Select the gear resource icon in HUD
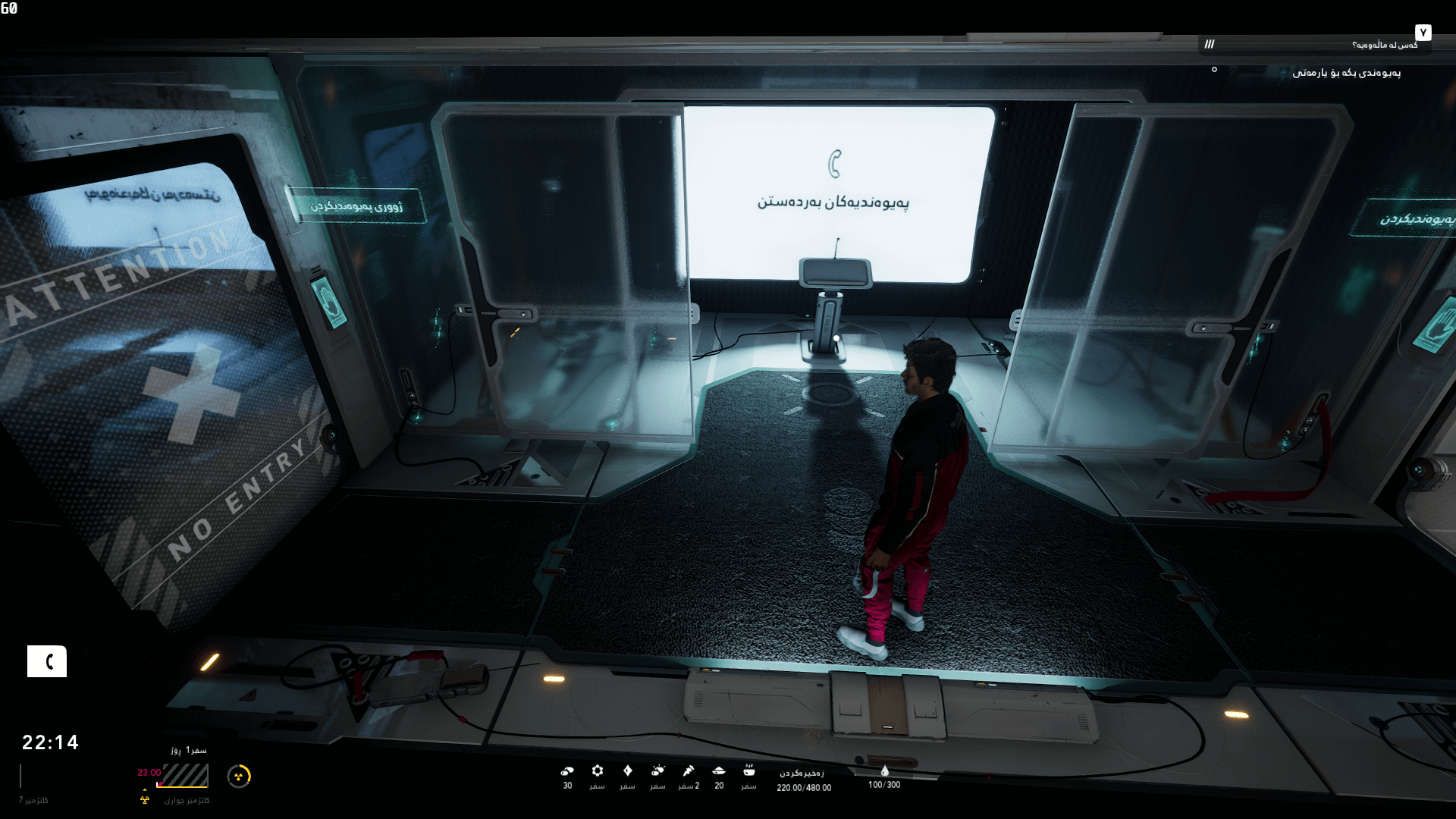This screenshot has width=1456, height=819. [598, 770]
